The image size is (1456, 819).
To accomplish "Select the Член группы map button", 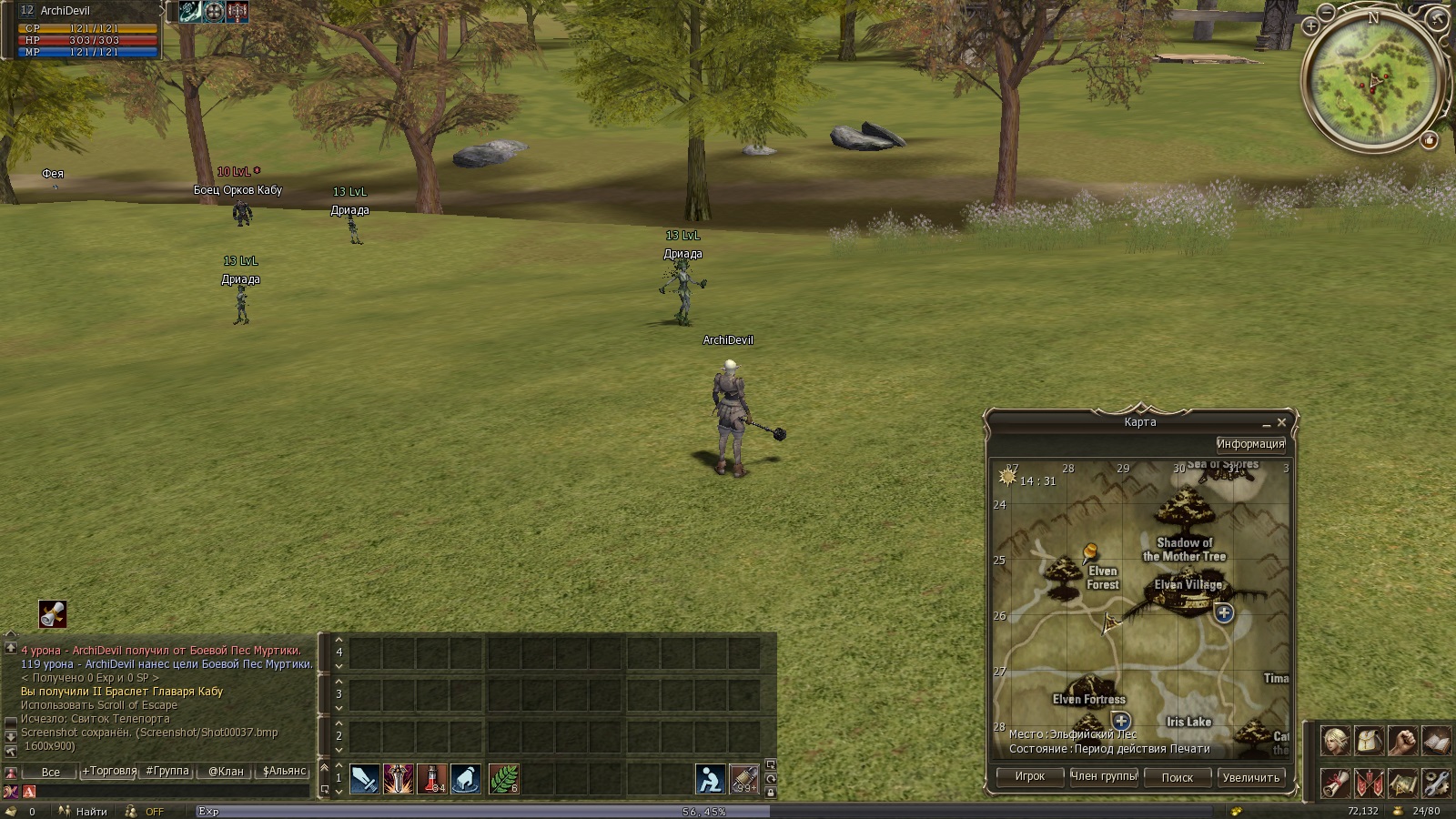I will tap(1103, 777).
